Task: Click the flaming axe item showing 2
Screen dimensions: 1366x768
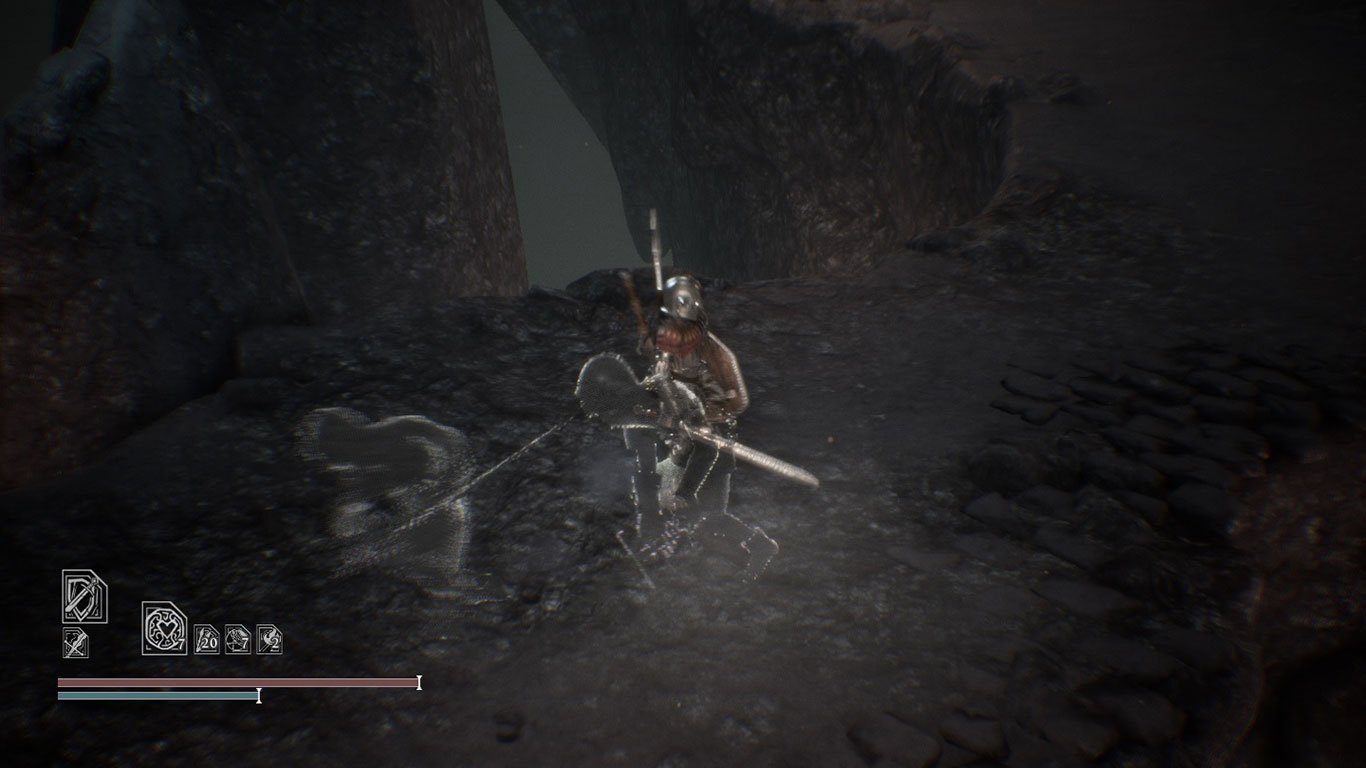Action: (x=268, y=638)
